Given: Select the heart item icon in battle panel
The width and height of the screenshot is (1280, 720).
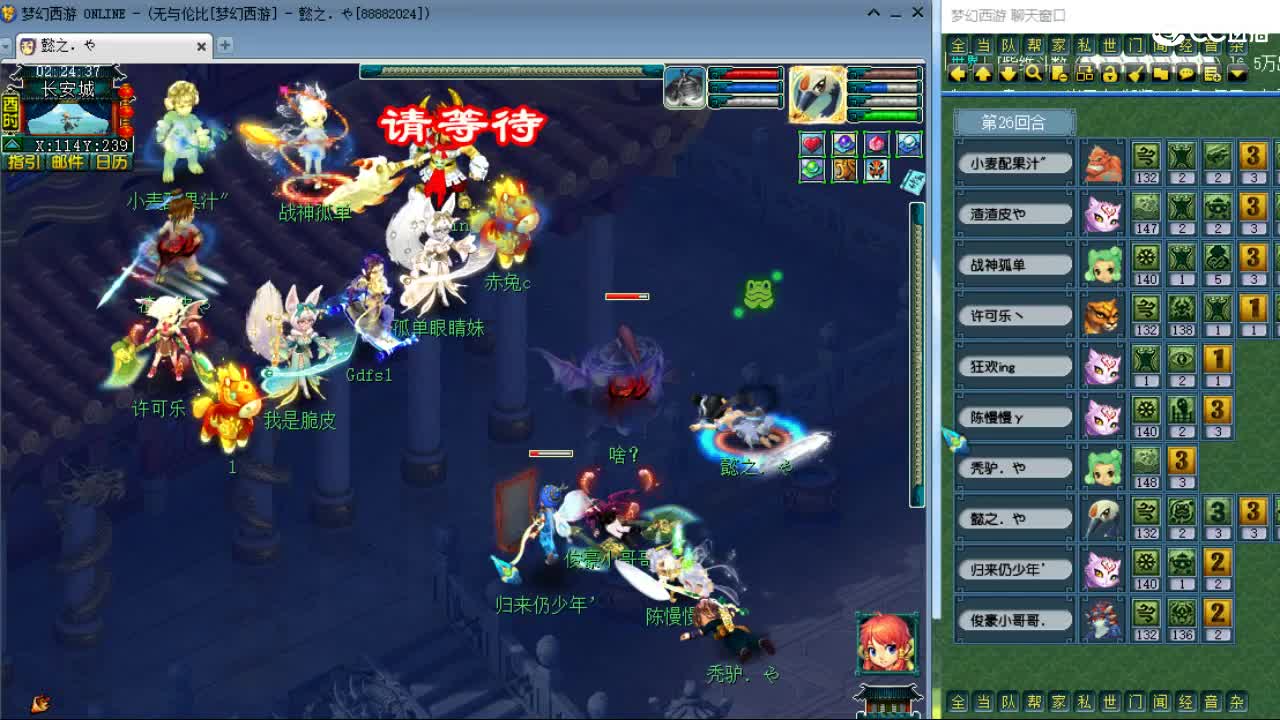Looking at the screenshot, I should click(812, 145).
